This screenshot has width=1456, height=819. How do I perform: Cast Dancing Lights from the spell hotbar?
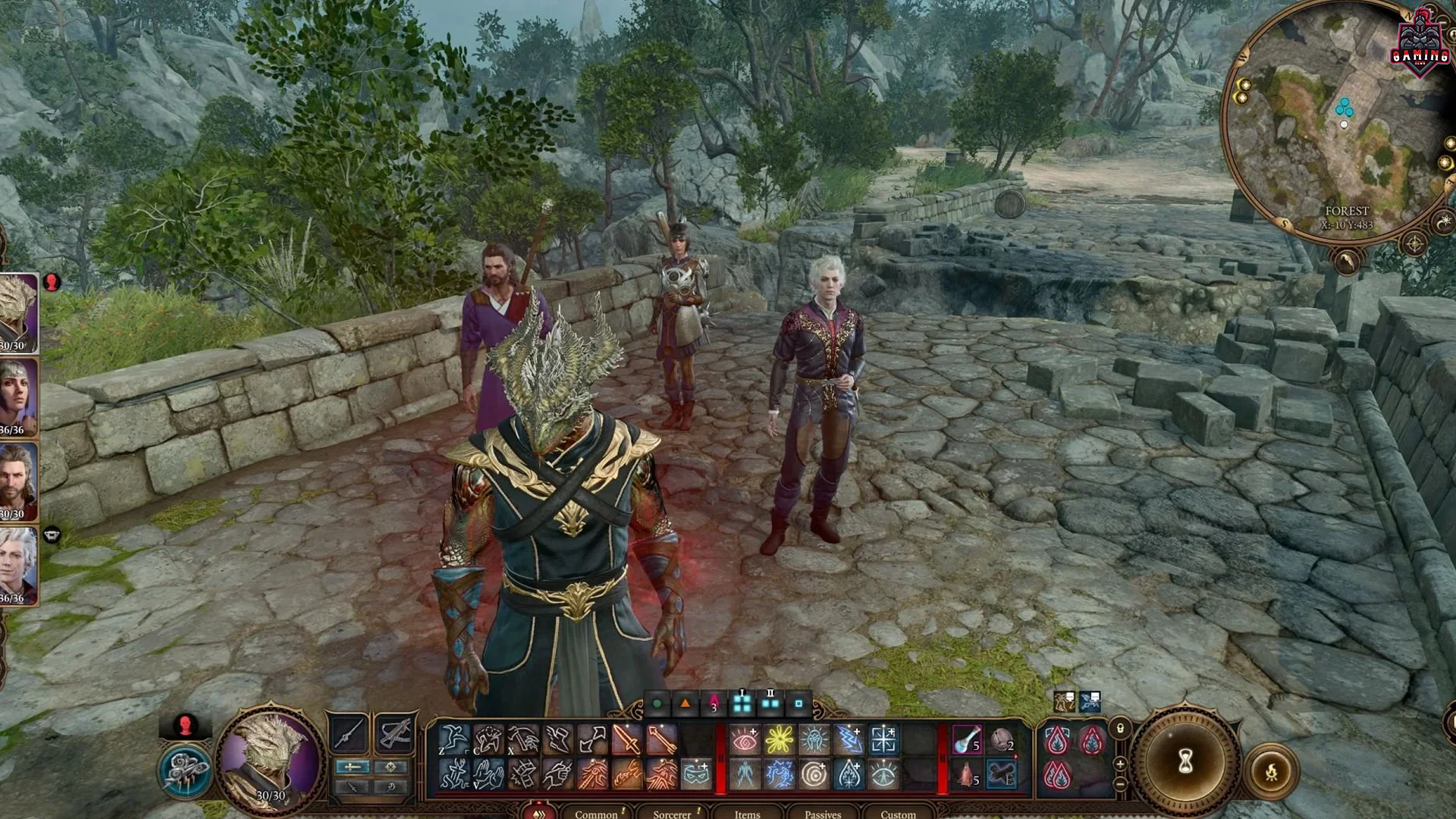click(x=779, y=739)
